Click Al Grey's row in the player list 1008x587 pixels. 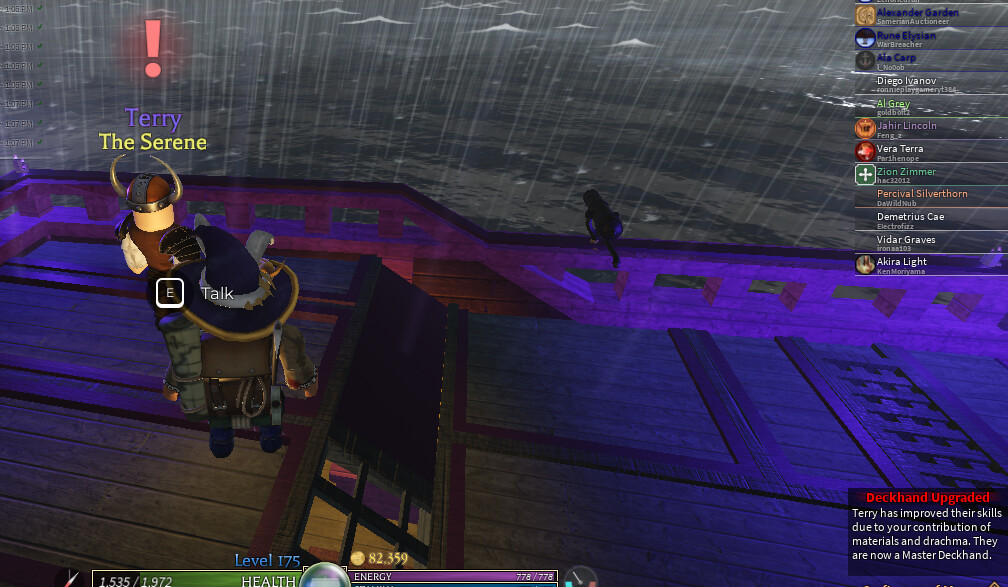click(x=893, y=106)
